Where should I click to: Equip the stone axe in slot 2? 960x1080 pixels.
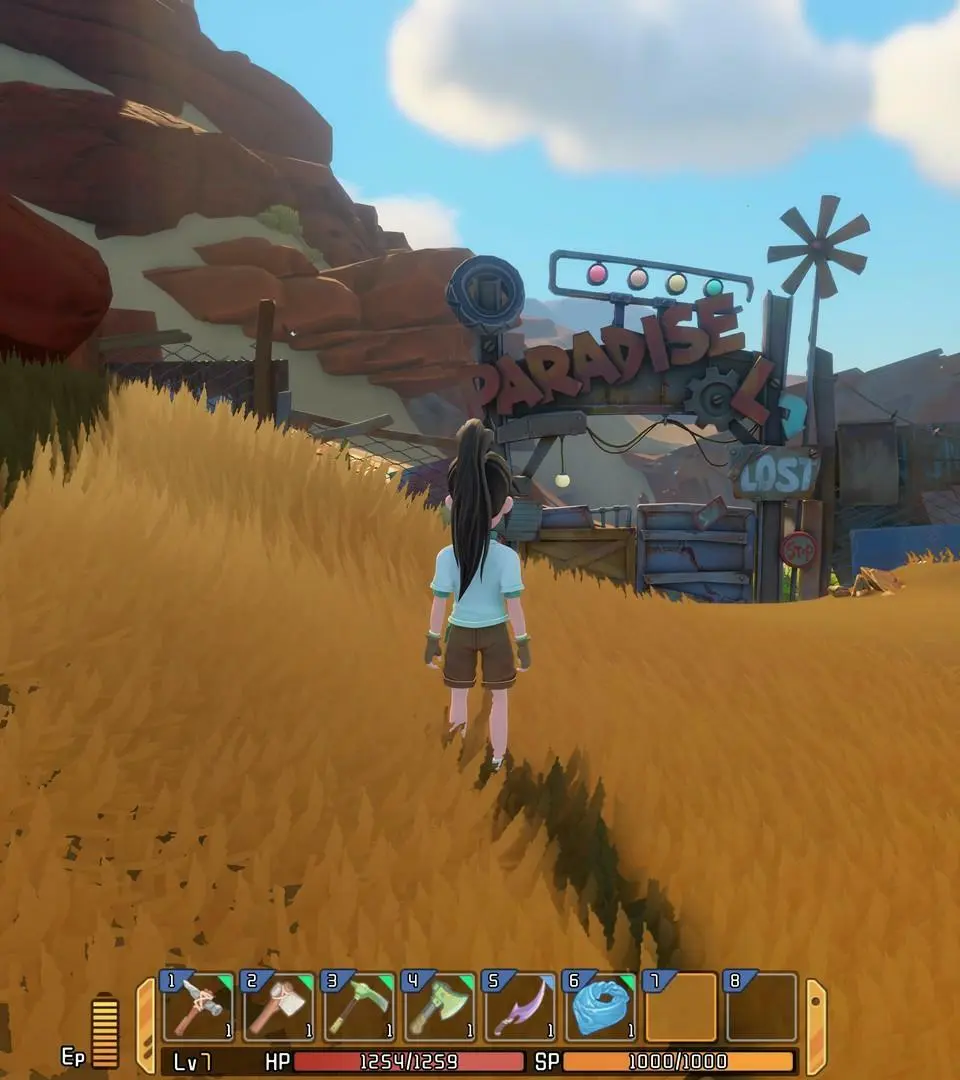[279, 1008]
